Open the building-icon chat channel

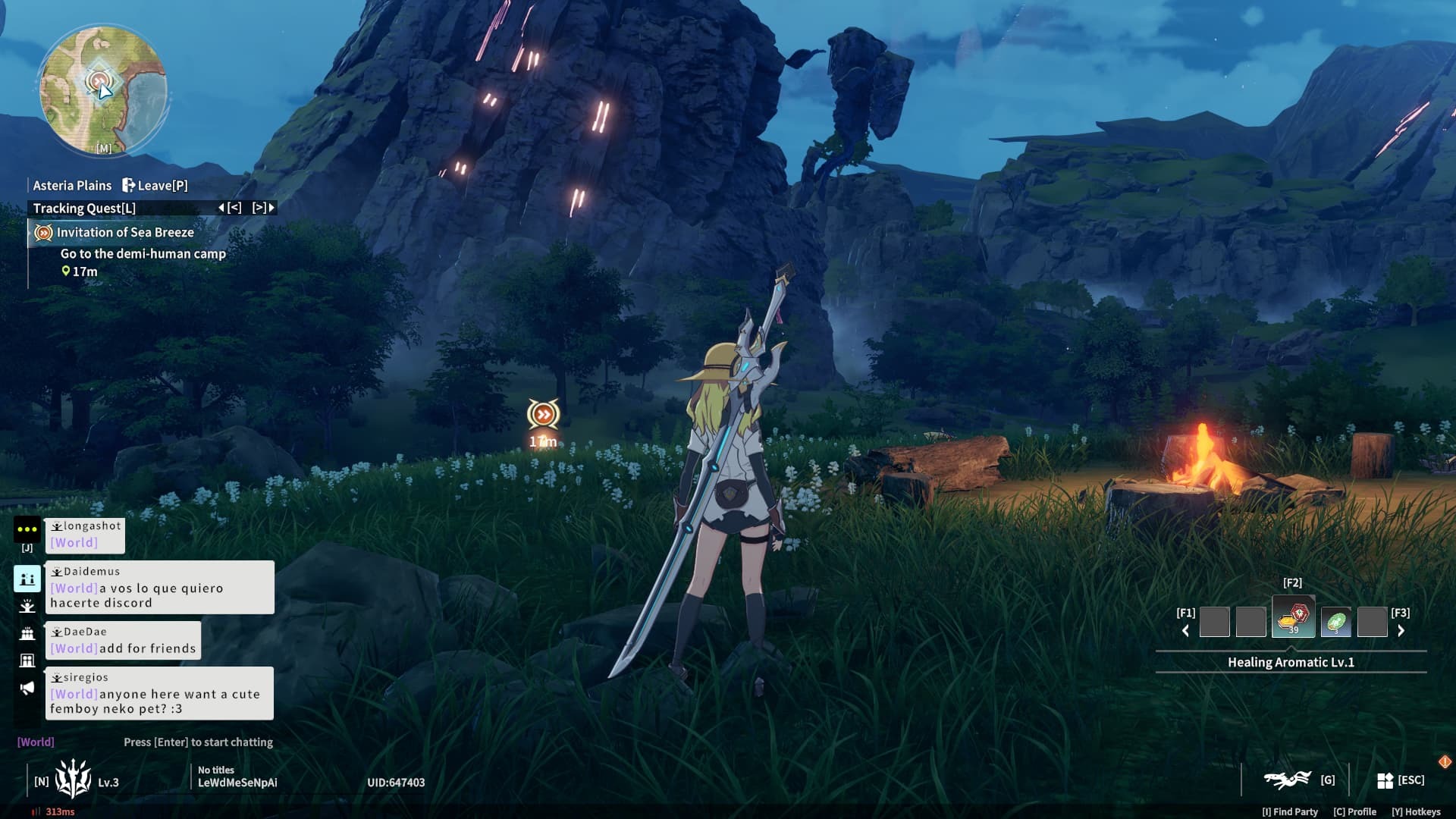point(27,661)
